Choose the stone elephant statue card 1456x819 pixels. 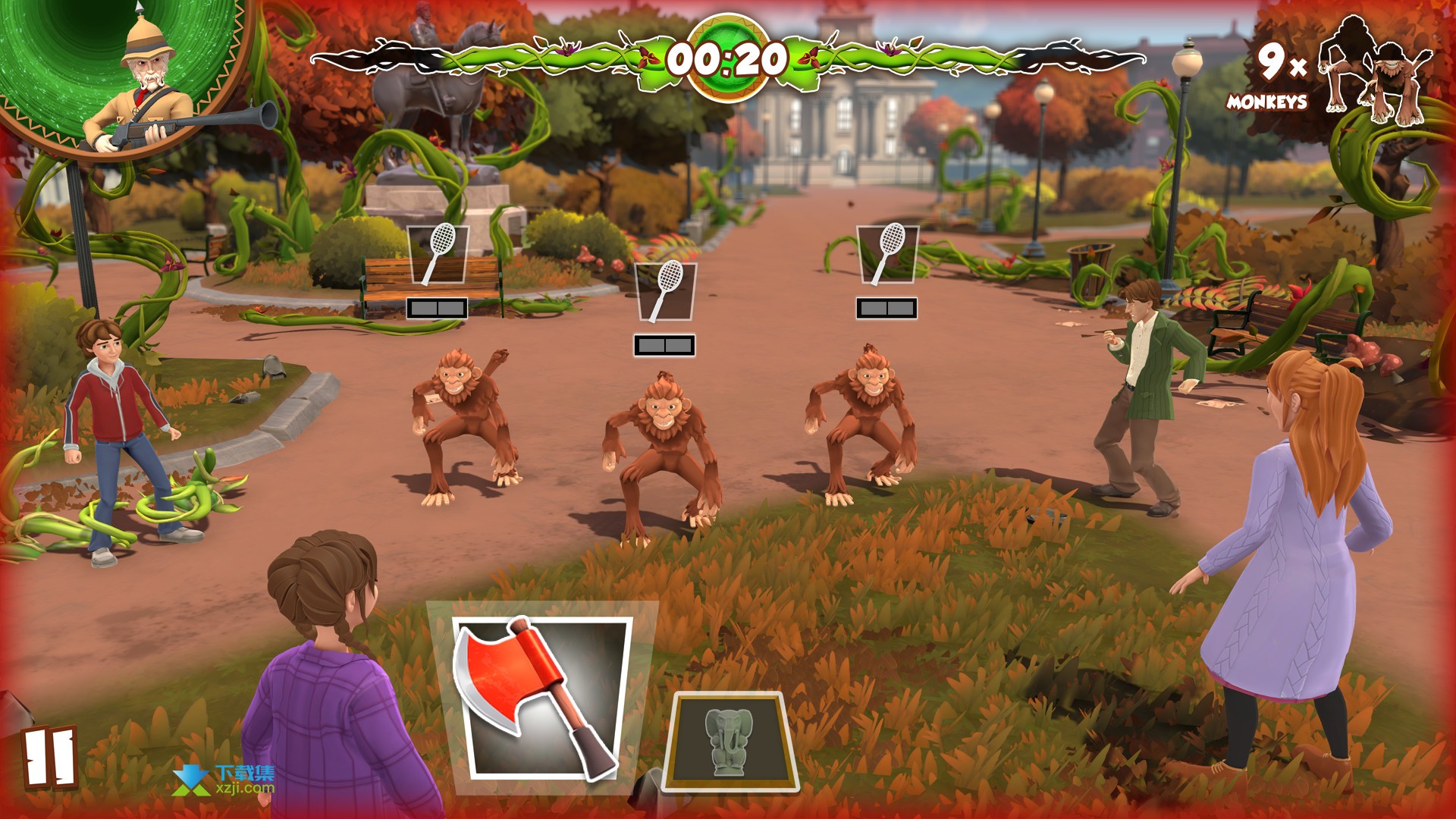pyautogui.click(x=730, y=739)
